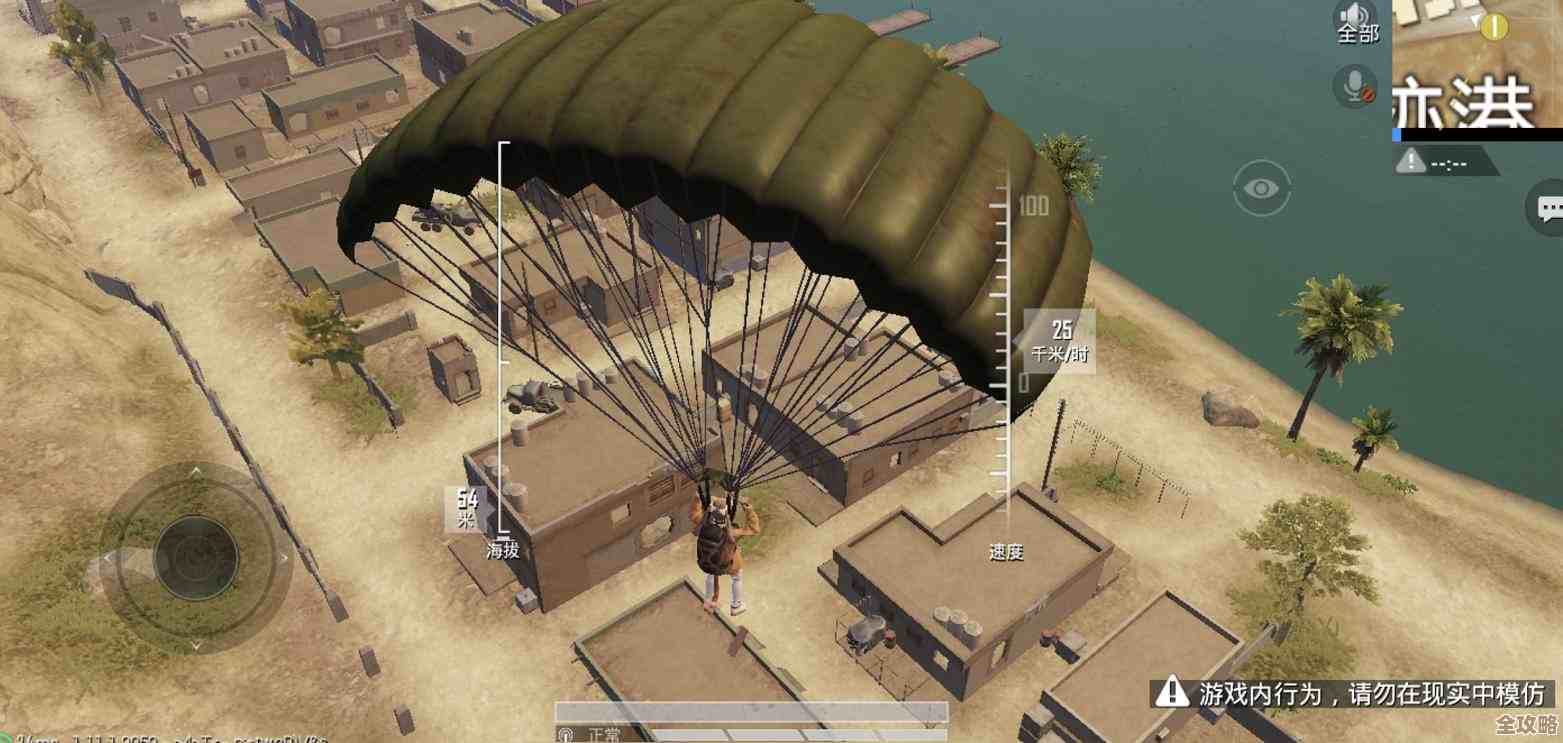Unmute the microphone icon

coord(1355,86)
